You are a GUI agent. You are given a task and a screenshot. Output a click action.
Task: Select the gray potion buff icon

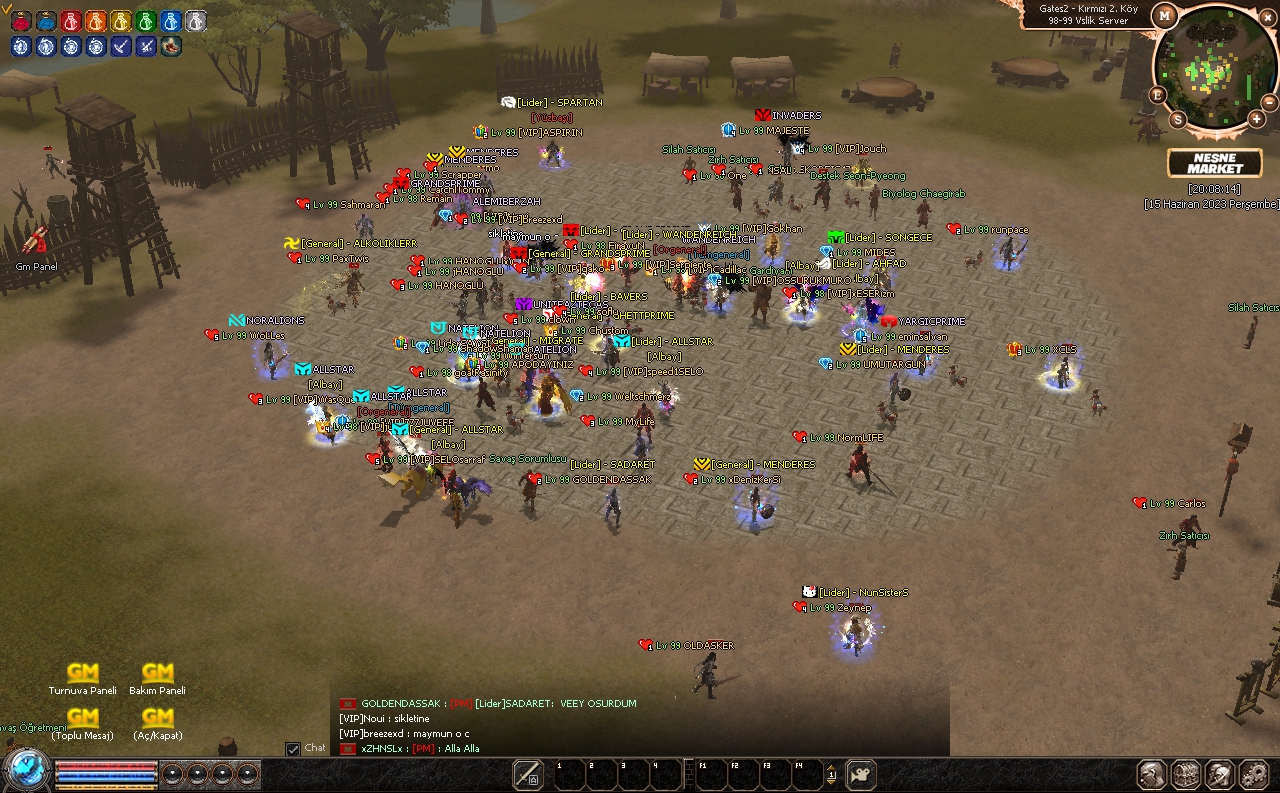[196, 21]
